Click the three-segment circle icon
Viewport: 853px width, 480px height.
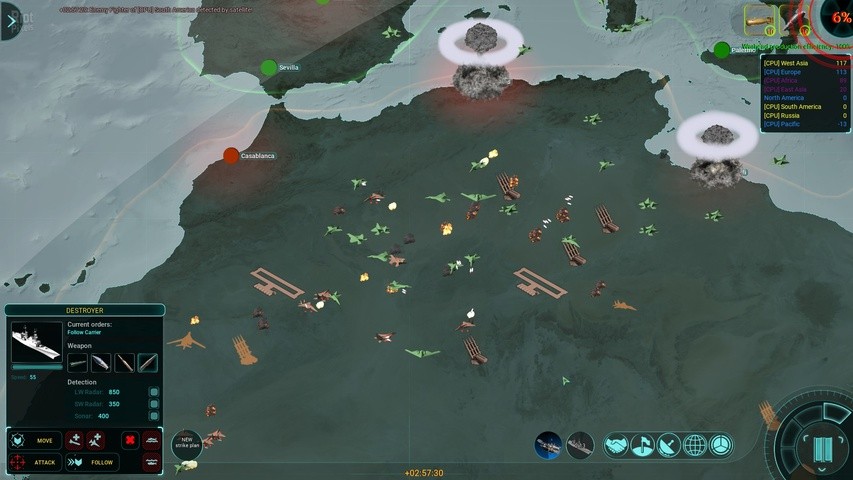(721, 446)
